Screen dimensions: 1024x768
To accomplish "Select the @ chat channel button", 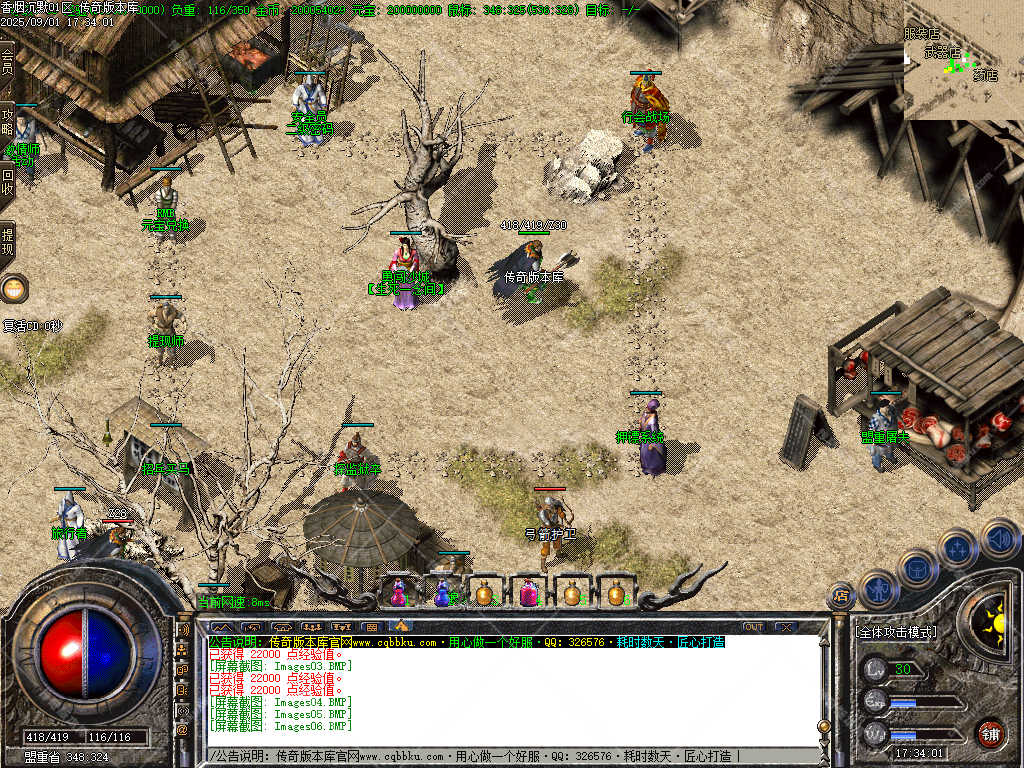I will [183, 730].
